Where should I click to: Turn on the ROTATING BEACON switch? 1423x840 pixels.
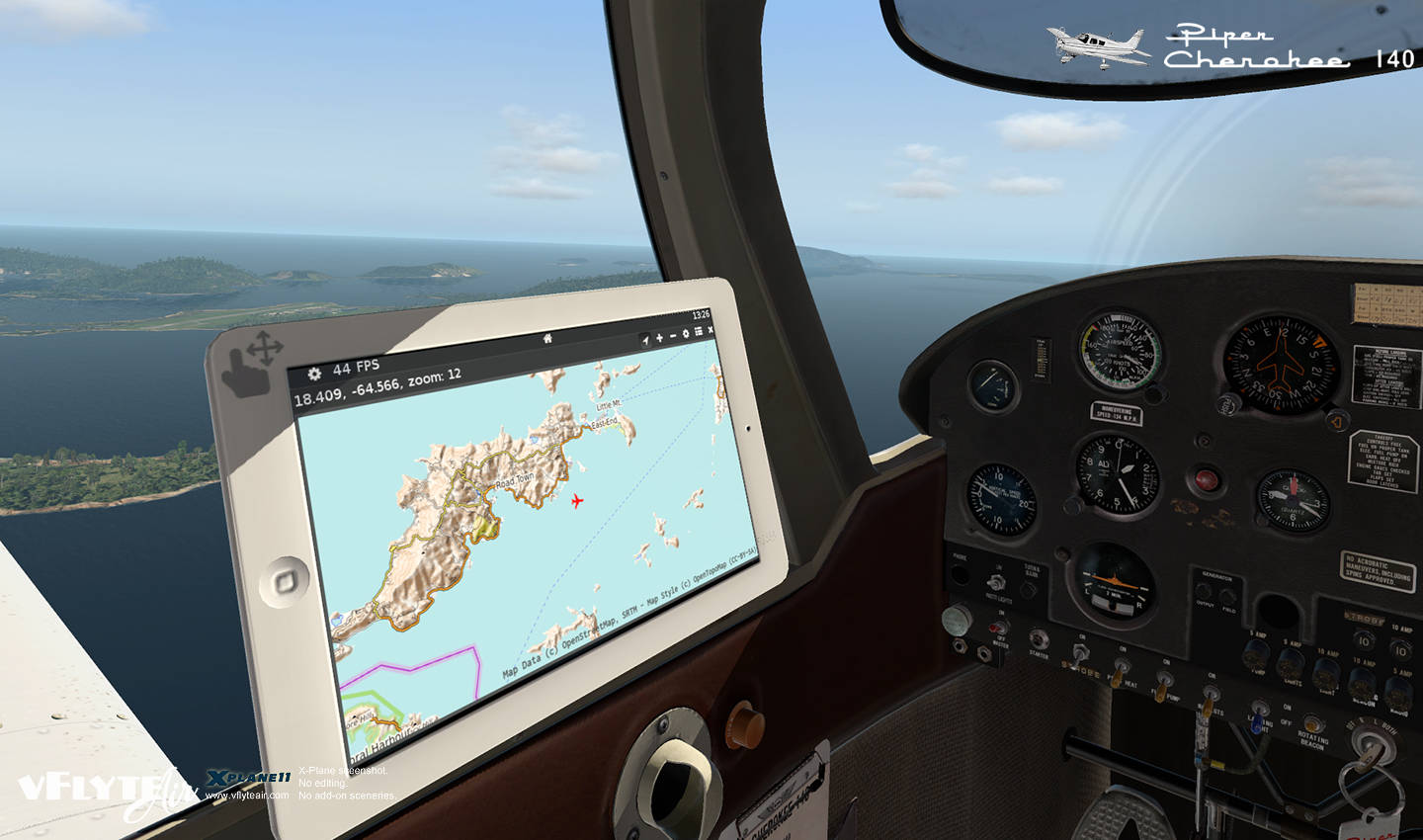pyautogui.click(x=1312, y=725)
